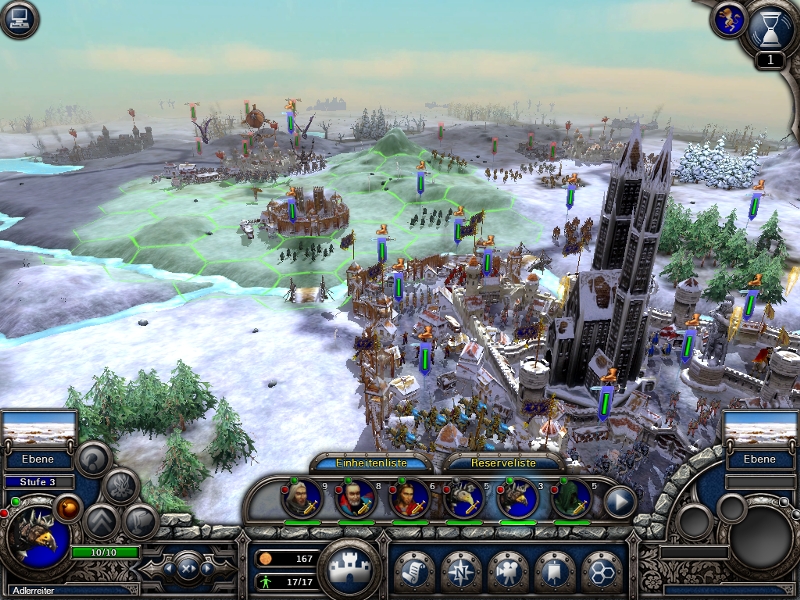Open the computer system menu icon
Viewport: 800px width, 600px height.
click(19, 19)
